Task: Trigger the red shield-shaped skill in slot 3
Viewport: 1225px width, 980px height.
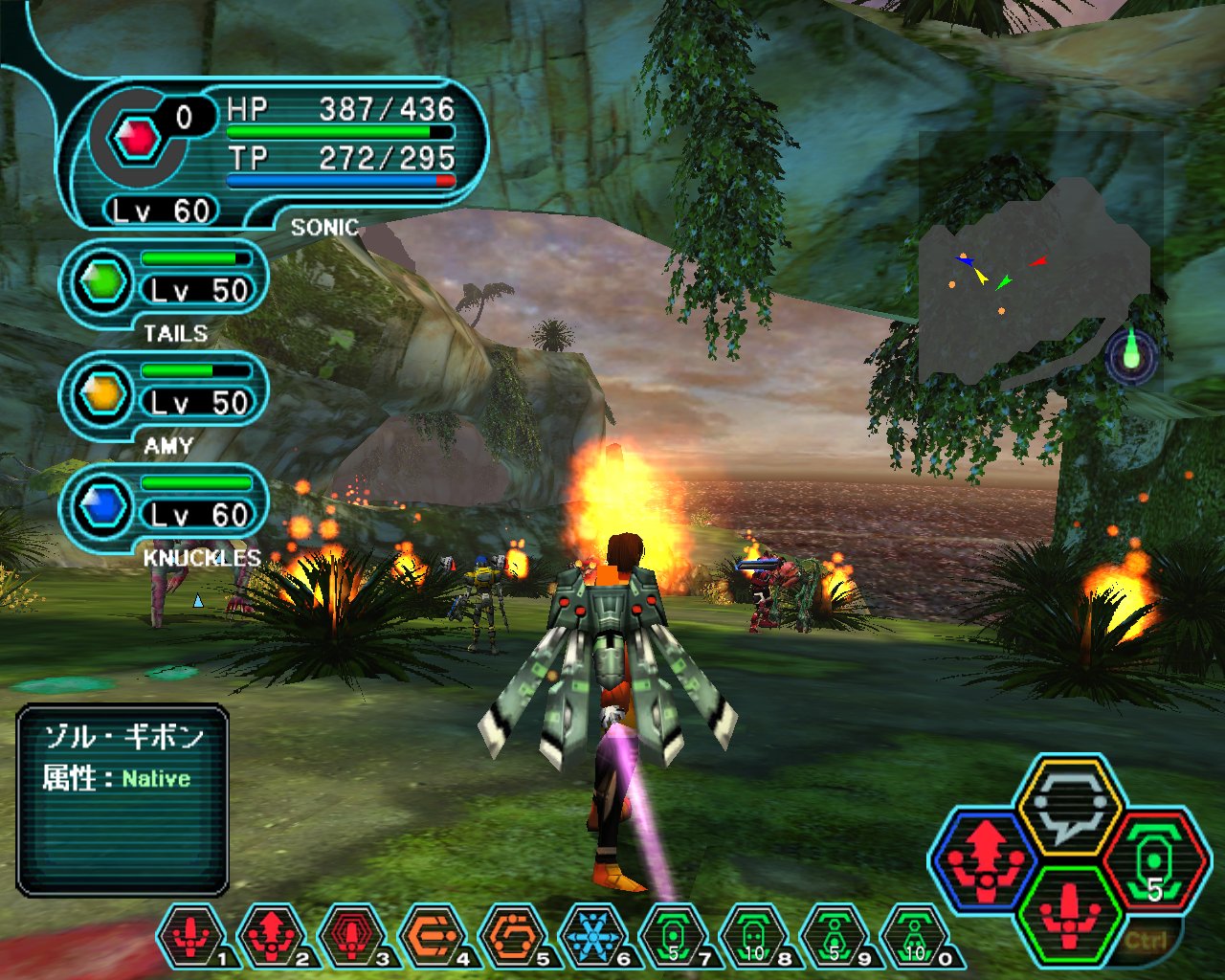Action: pyautogui.click(x=352, y=935)
